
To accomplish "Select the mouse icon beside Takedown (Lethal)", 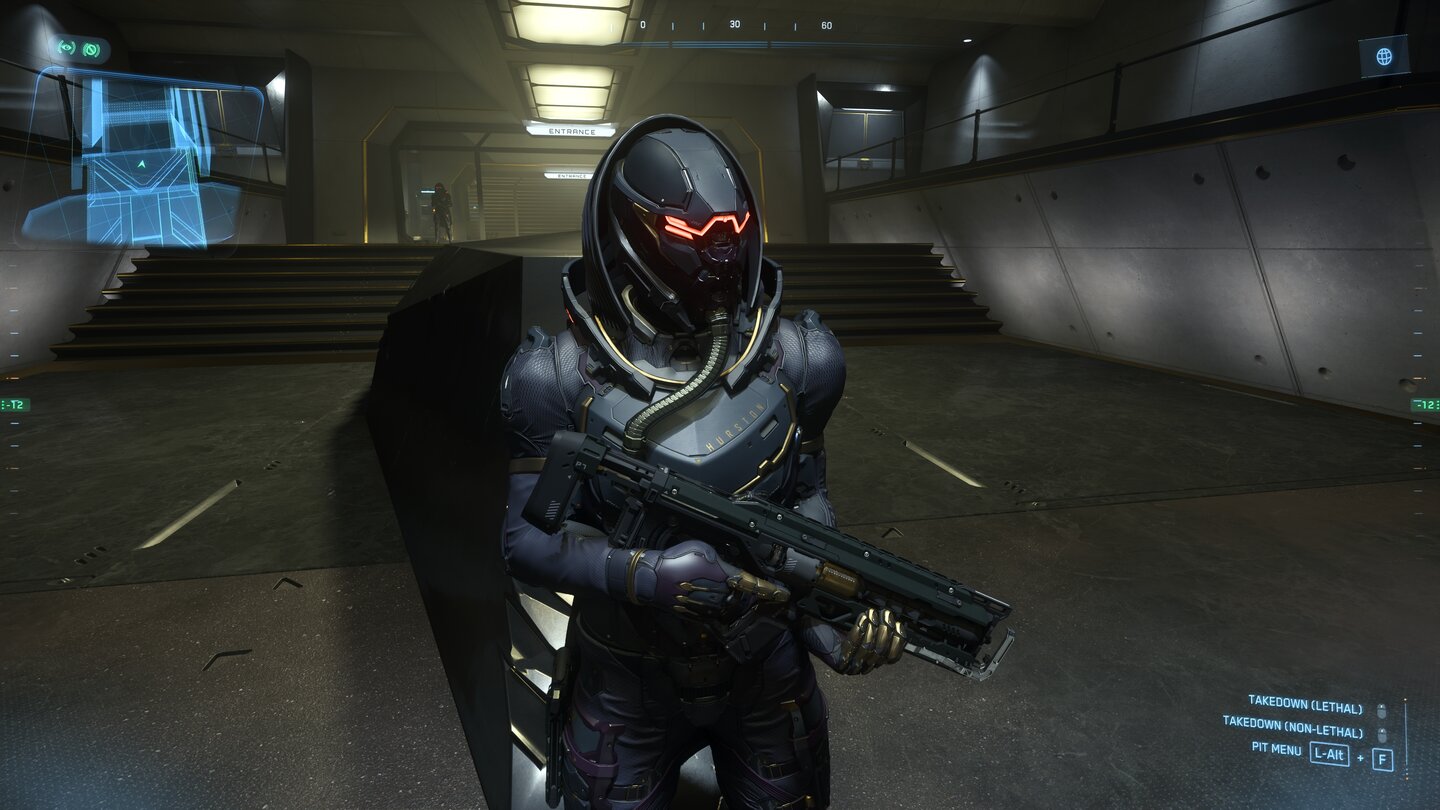I will click(1381, 710).
